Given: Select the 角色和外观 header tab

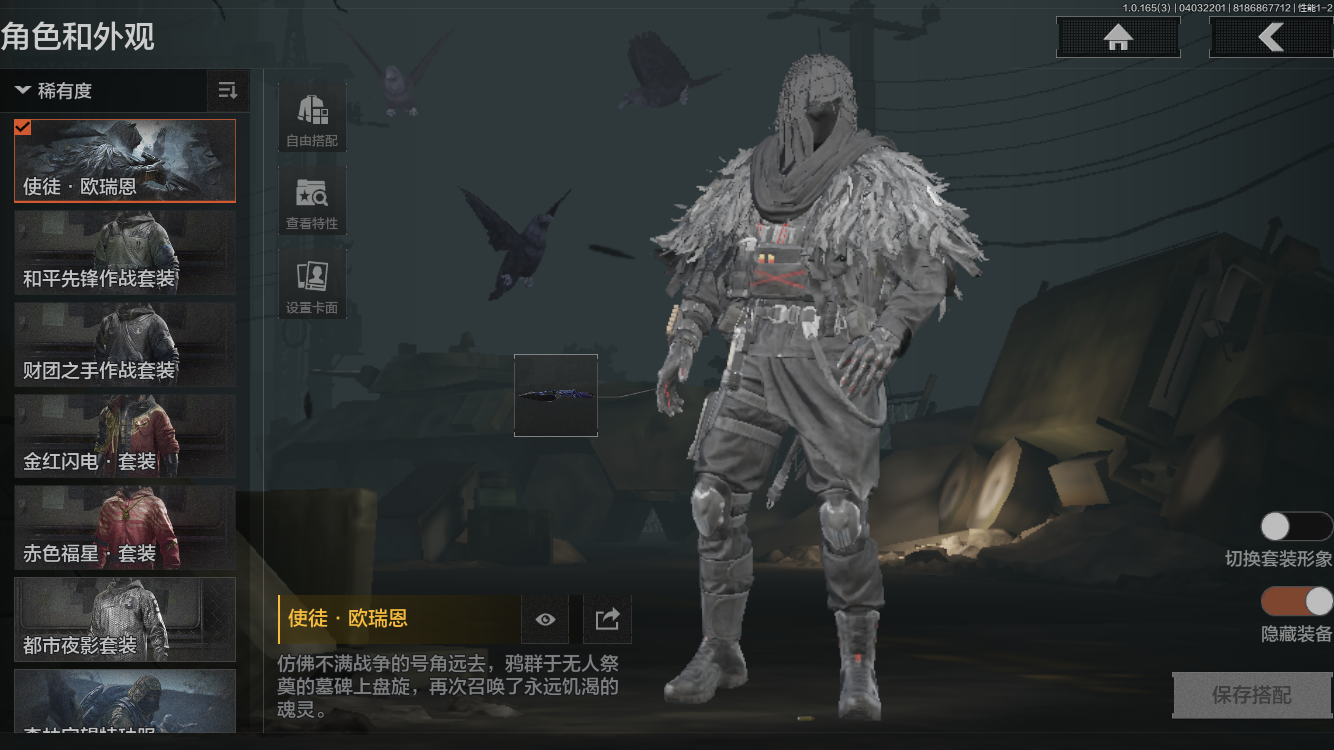Looking at the screenshot, I should pyautogui.click(x=75, y=32).
